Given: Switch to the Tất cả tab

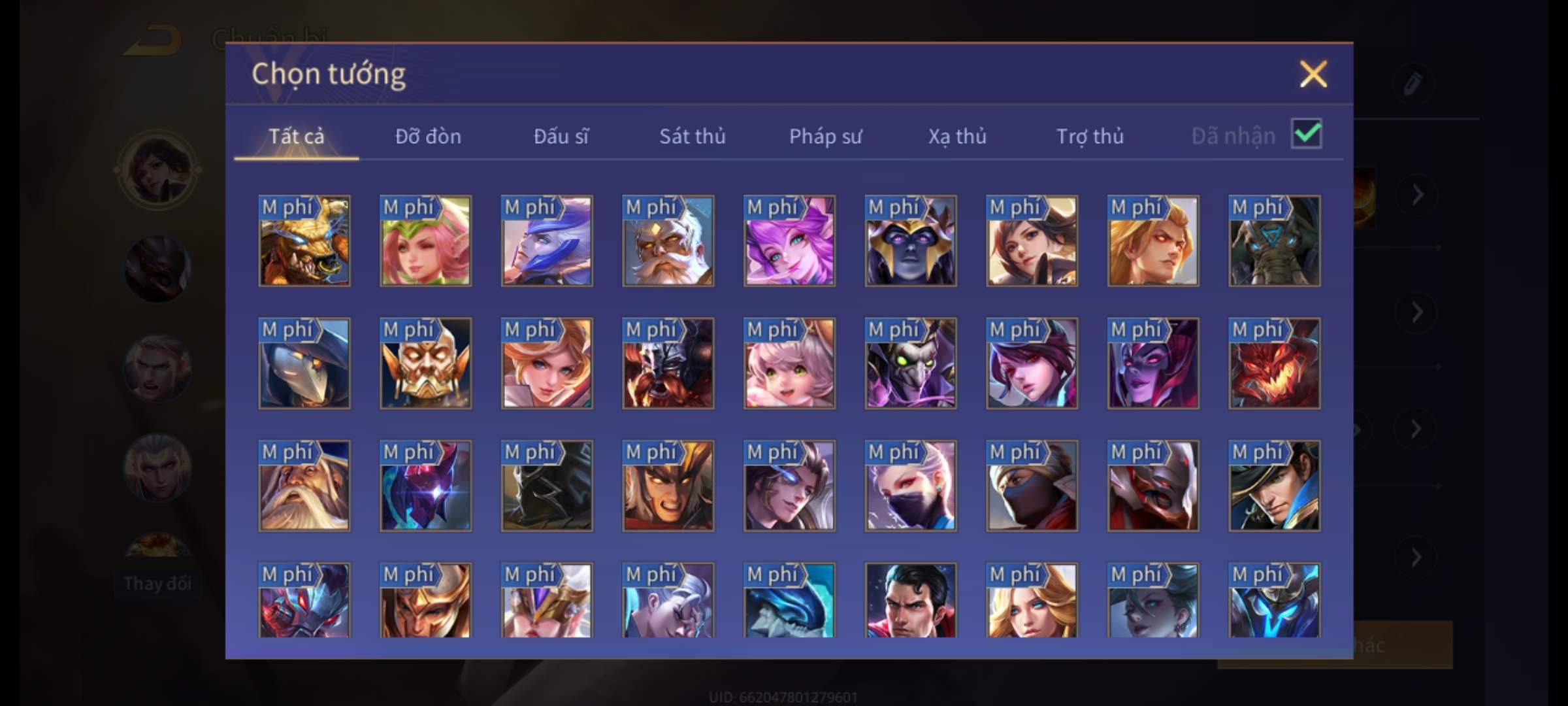Looking at the screenshot, I should pyautogui.click(x=296, y=136).
